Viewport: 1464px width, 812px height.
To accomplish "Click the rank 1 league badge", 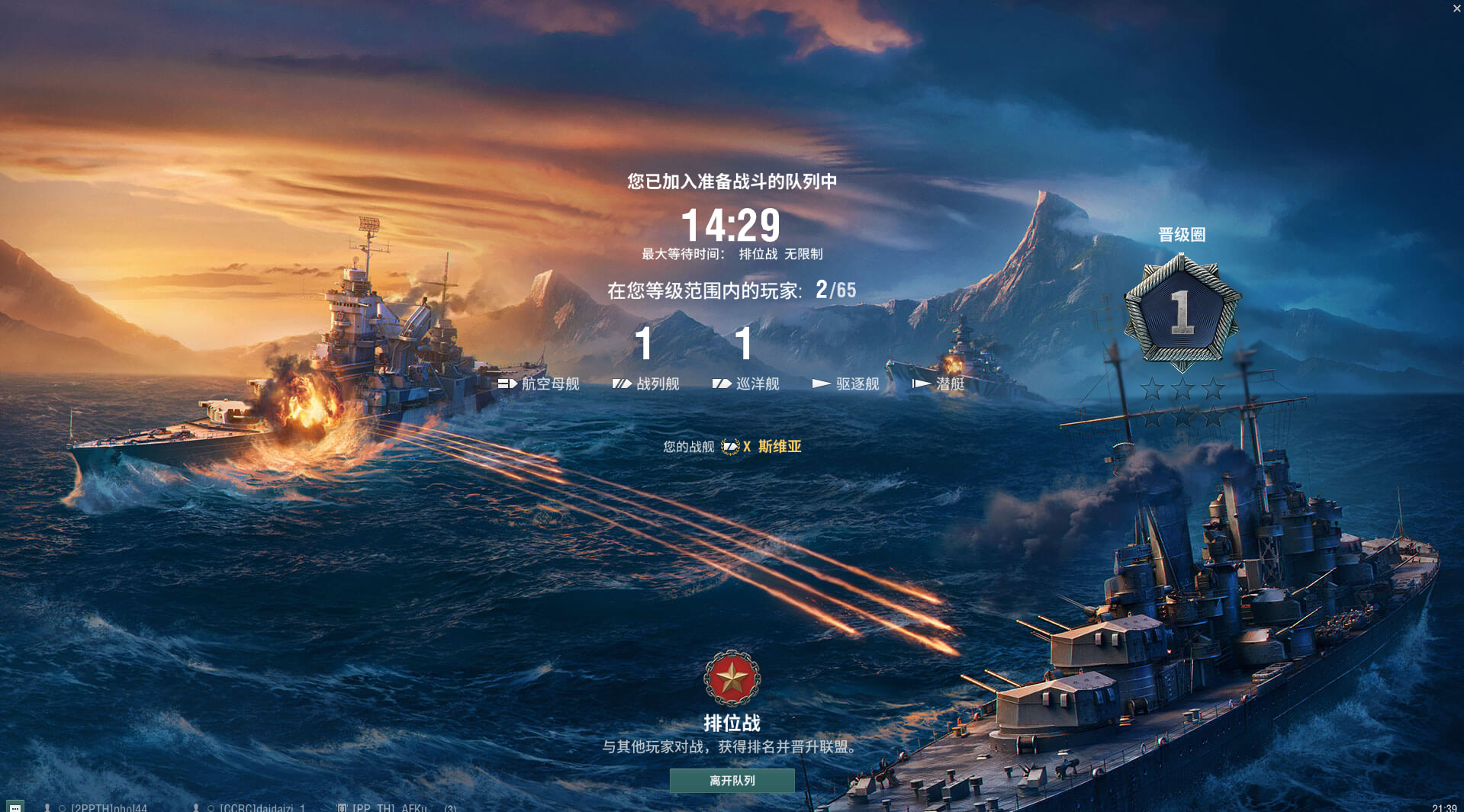I will (1182, 312).
